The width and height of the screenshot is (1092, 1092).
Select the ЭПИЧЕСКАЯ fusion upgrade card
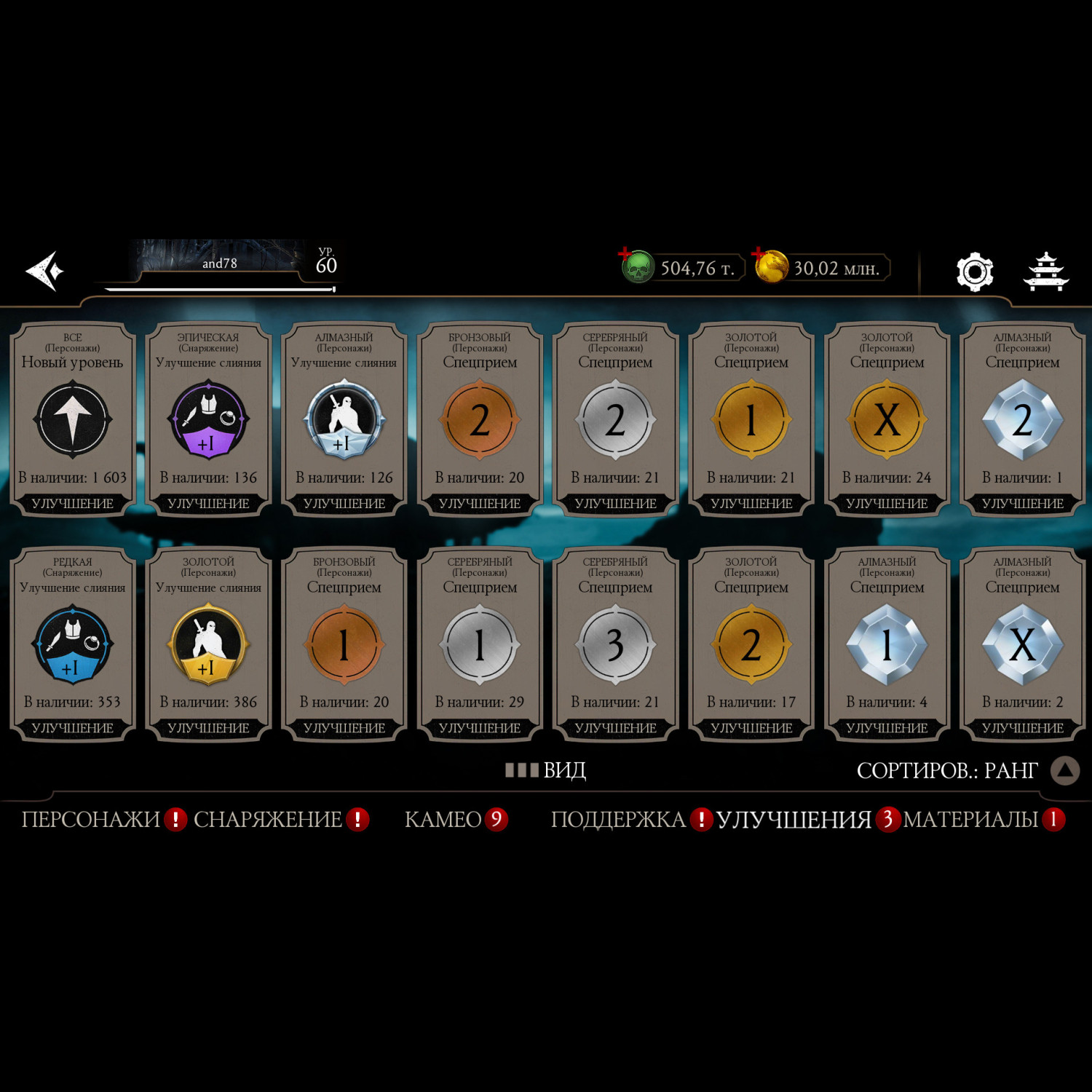coord(208,420)
